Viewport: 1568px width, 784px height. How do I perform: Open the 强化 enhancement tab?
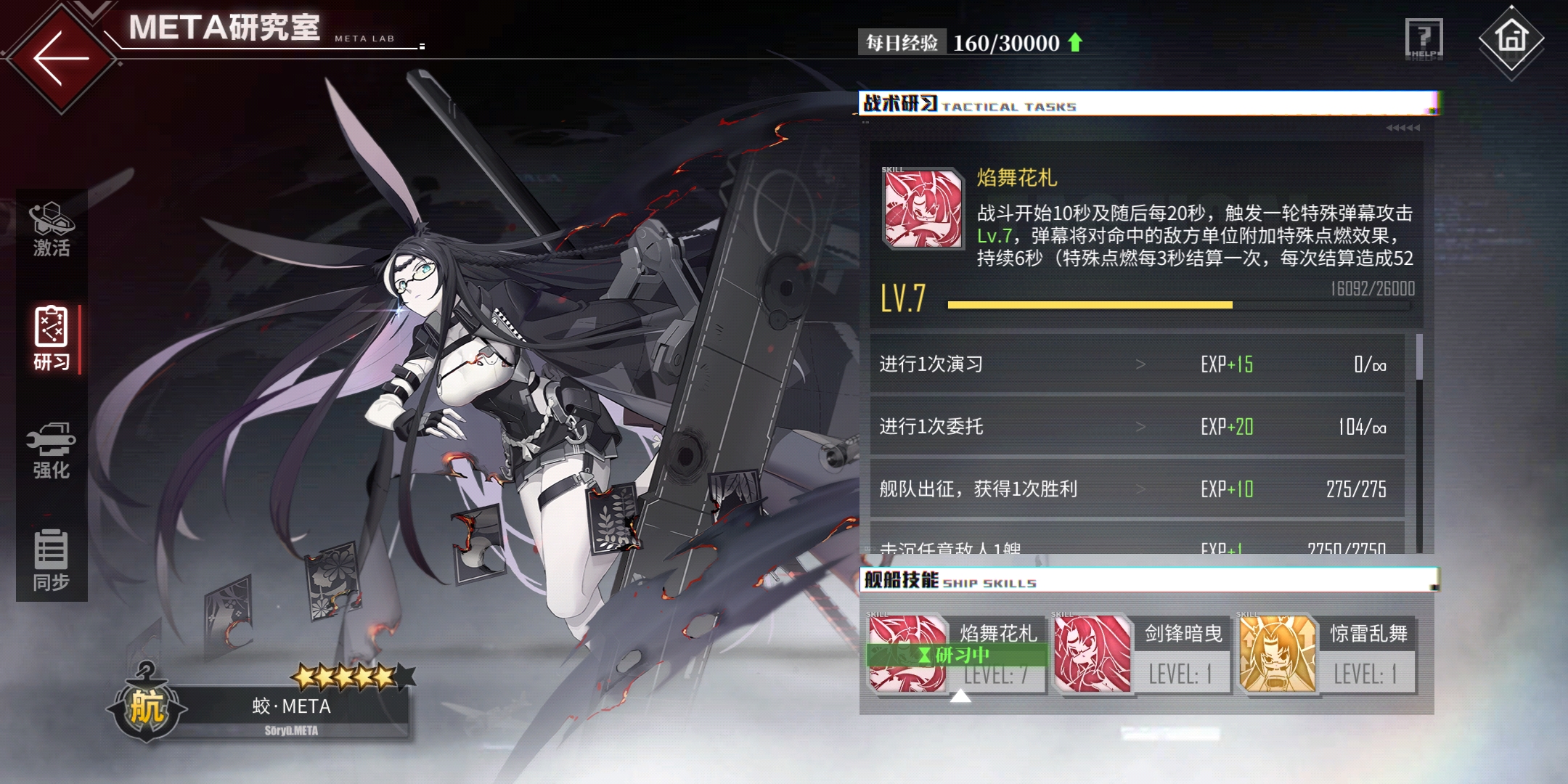[x=52, y=450]
